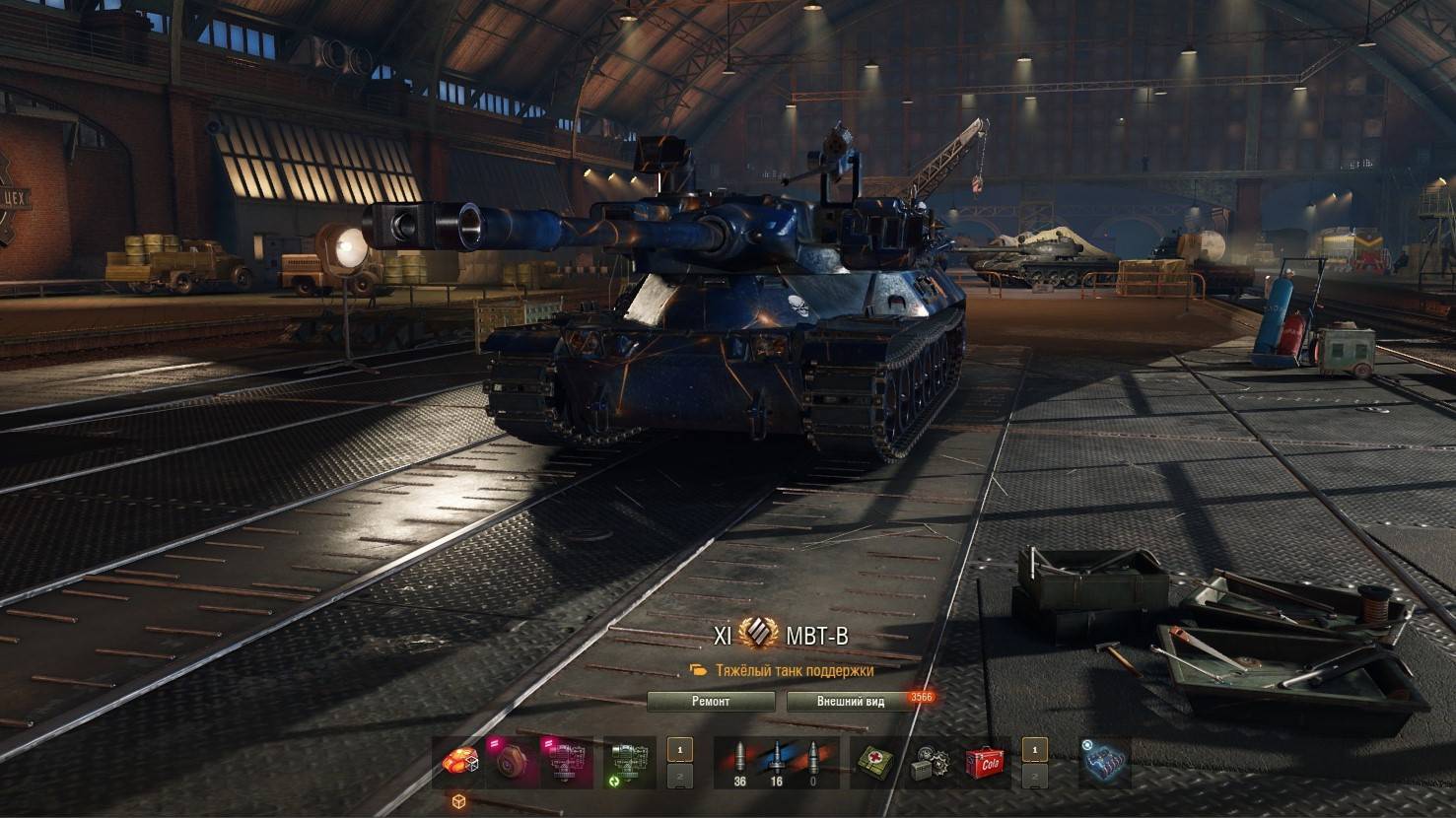Select the orange tank-shaped equipment slot

[458, 763]
